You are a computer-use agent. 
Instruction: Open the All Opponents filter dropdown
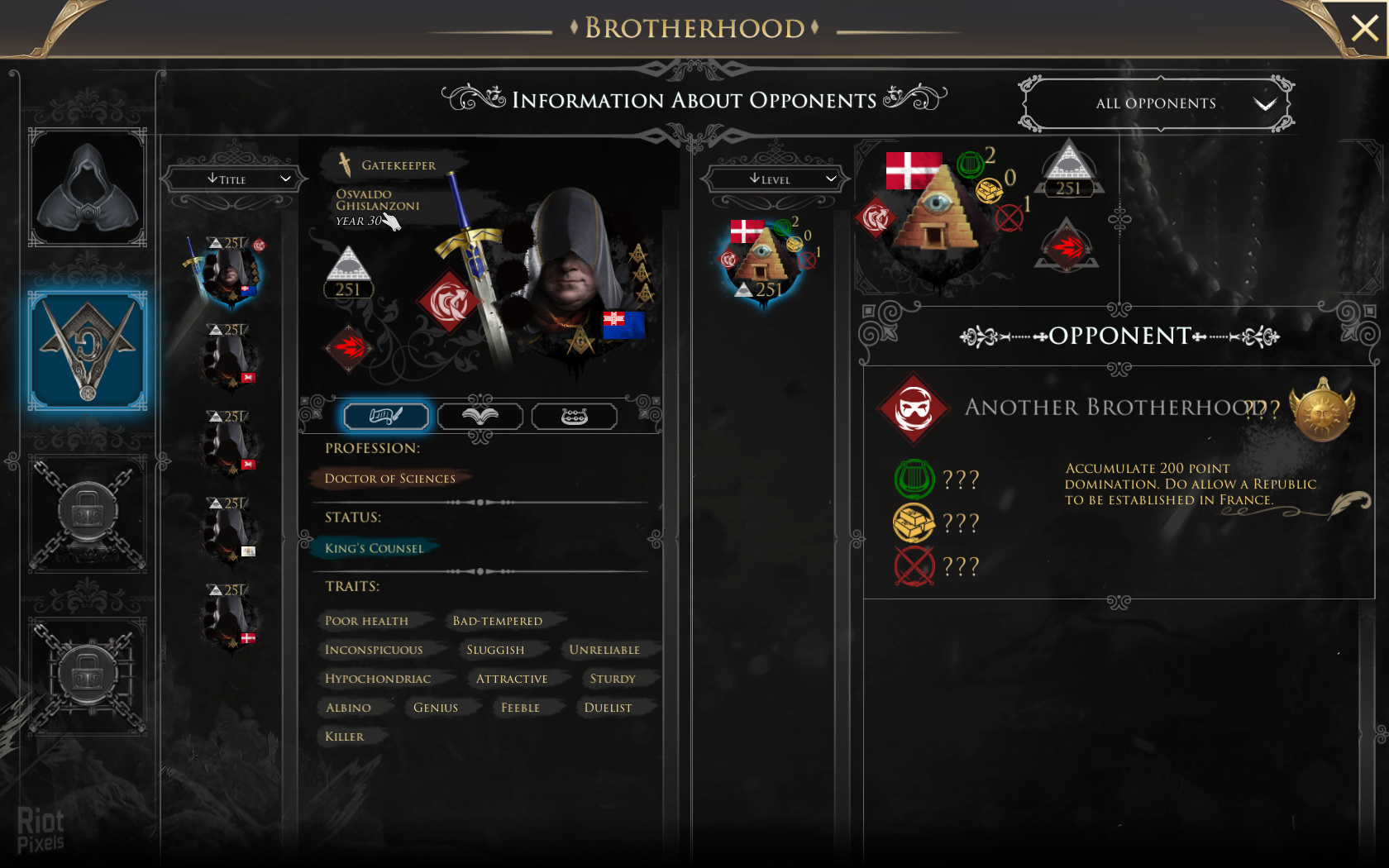tap(1157, 103)
